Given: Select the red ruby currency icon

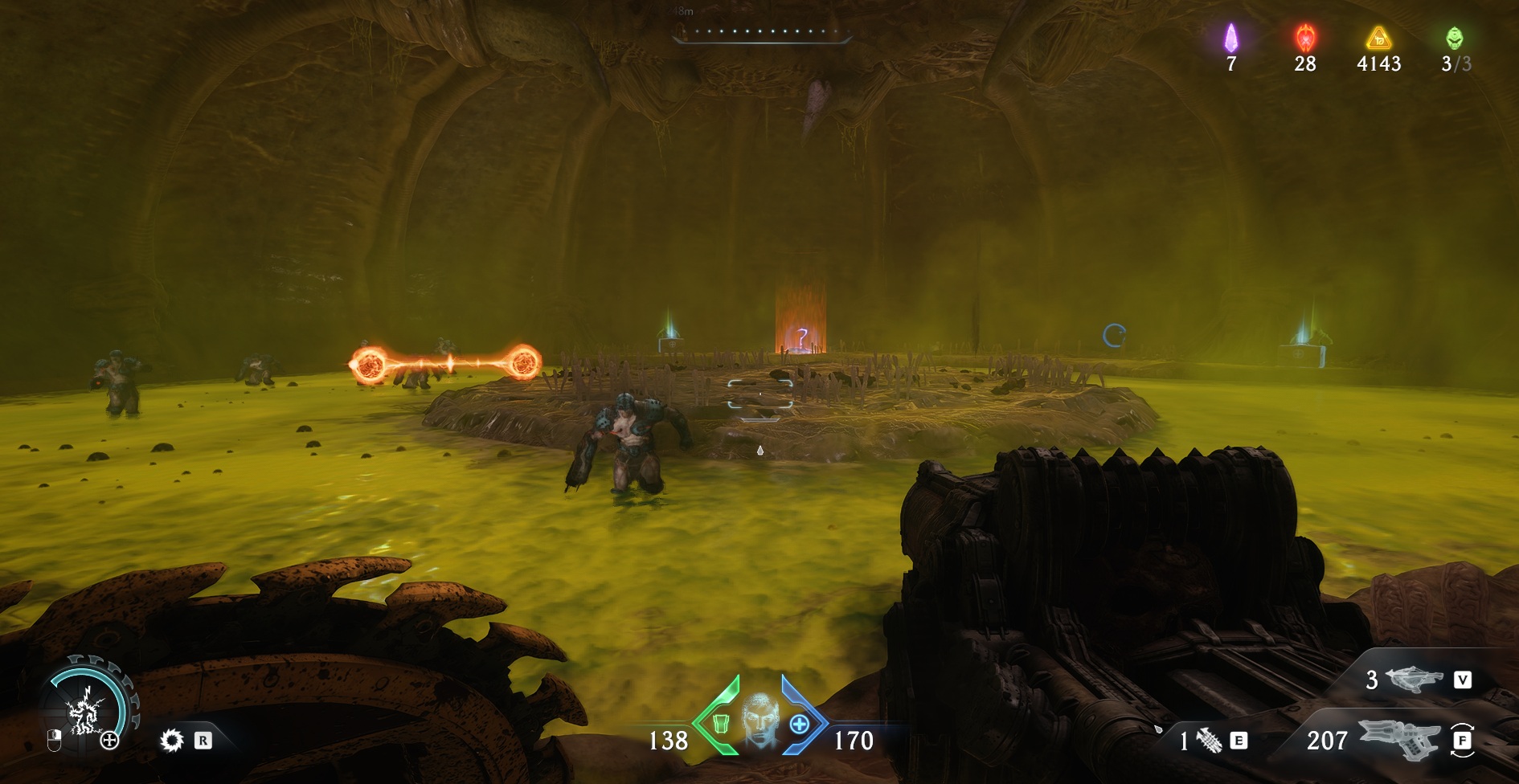Looking at the screenshot, I should tap(1305, 38).
